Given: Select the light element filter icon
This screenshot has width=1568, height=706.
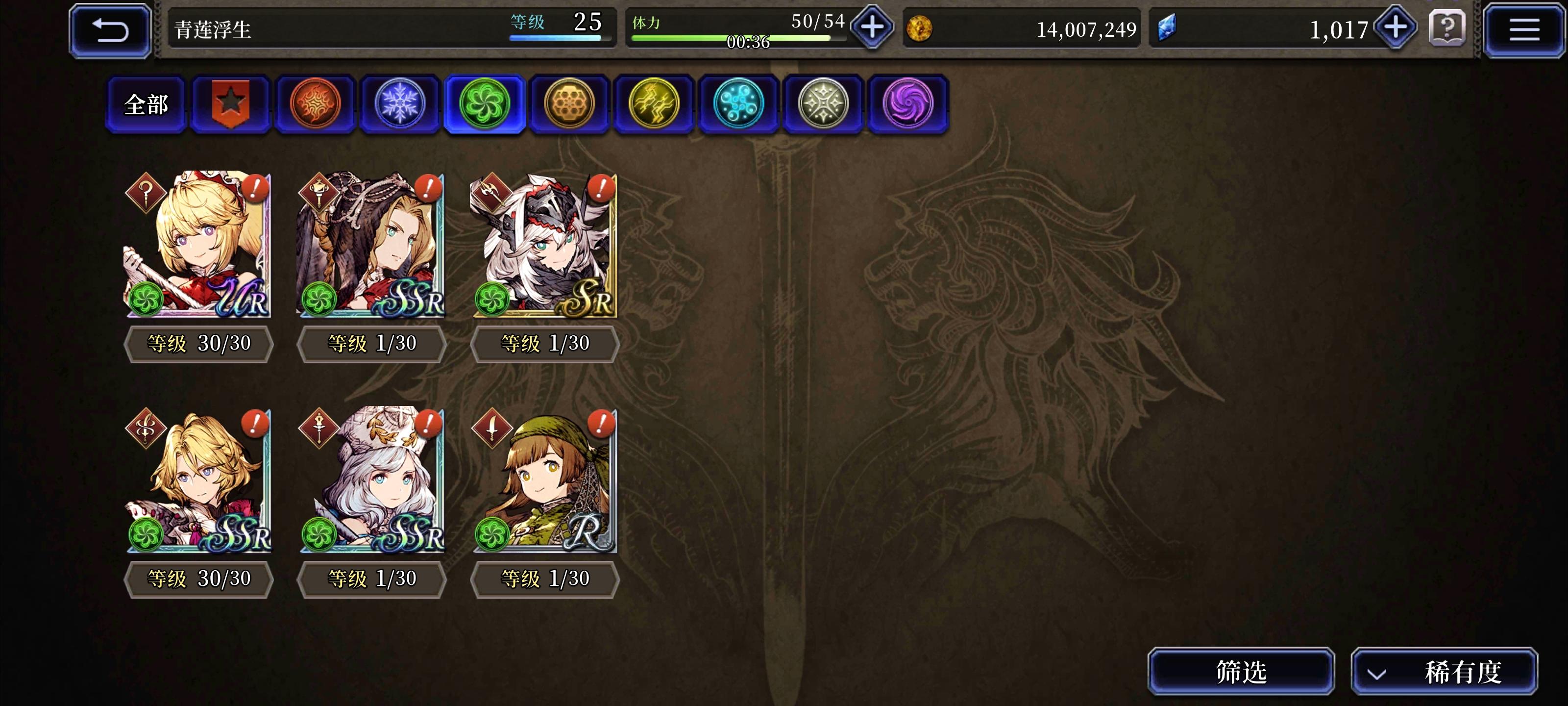Looking at the screenshot, I should point(823,103).
